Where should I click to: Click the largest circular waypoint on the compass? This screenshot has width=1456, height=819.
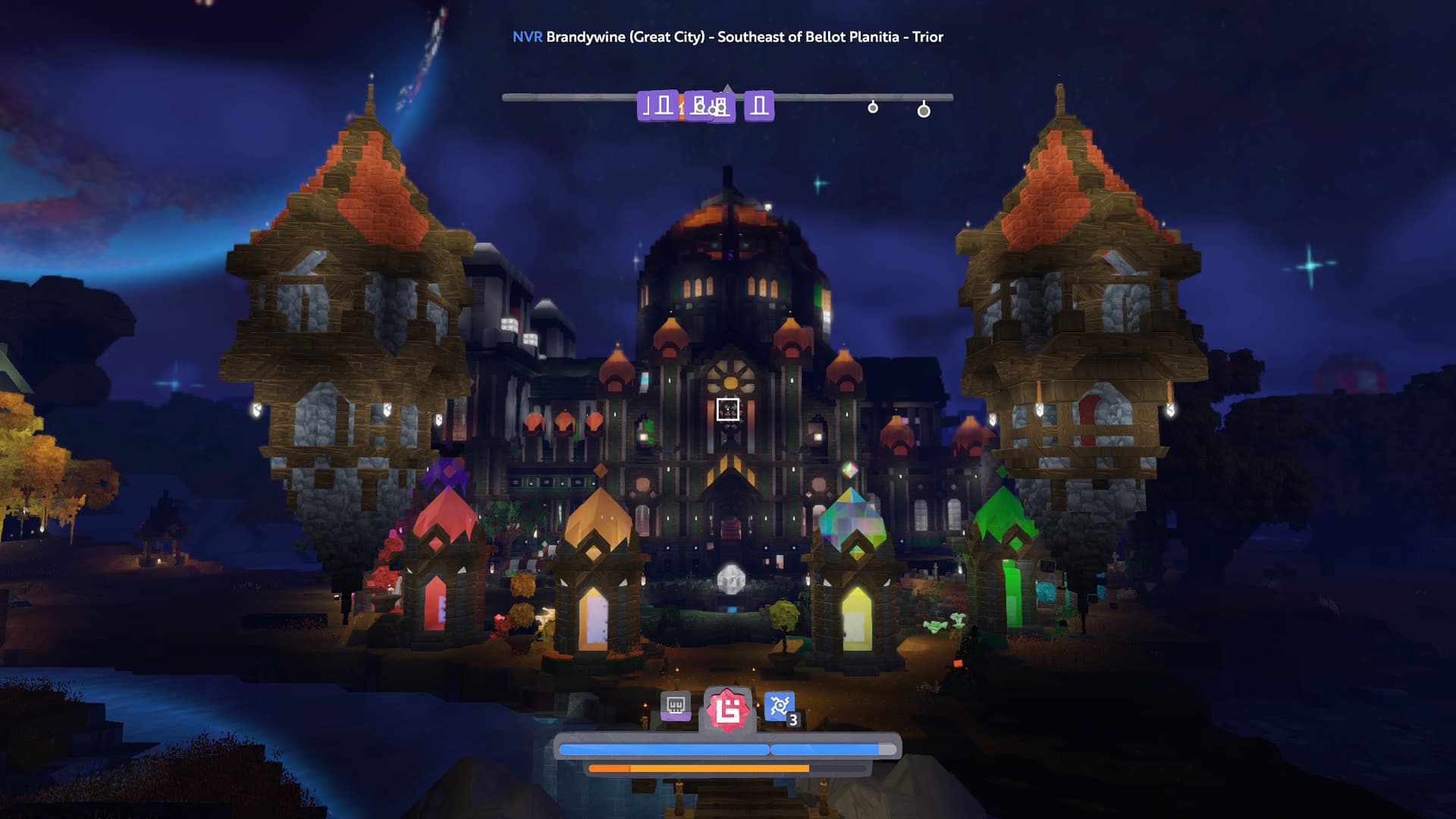coord(924,111)
